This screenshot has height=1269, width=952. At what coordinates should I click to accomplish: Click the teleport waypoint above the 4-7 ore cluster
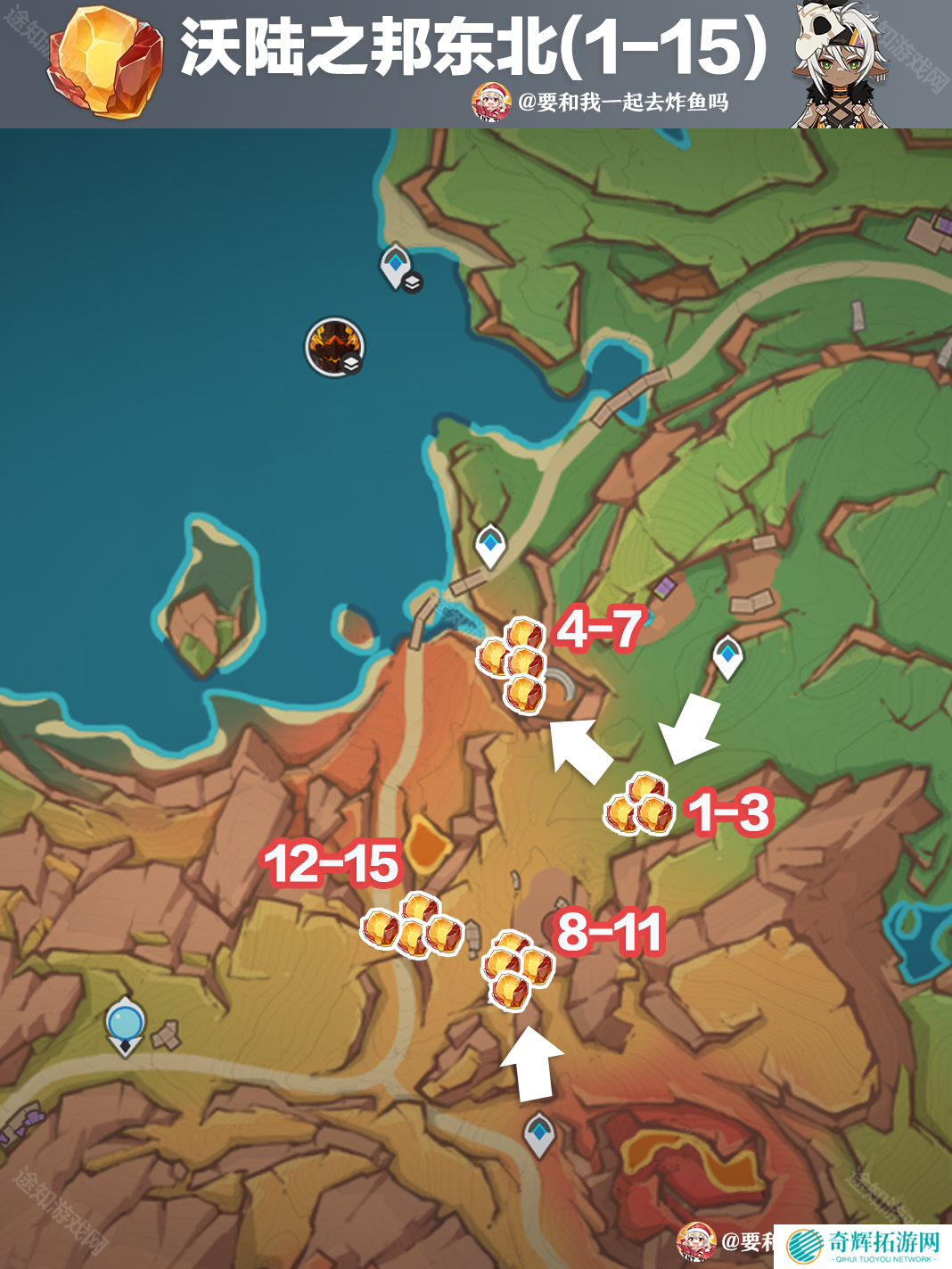[489, 544]
